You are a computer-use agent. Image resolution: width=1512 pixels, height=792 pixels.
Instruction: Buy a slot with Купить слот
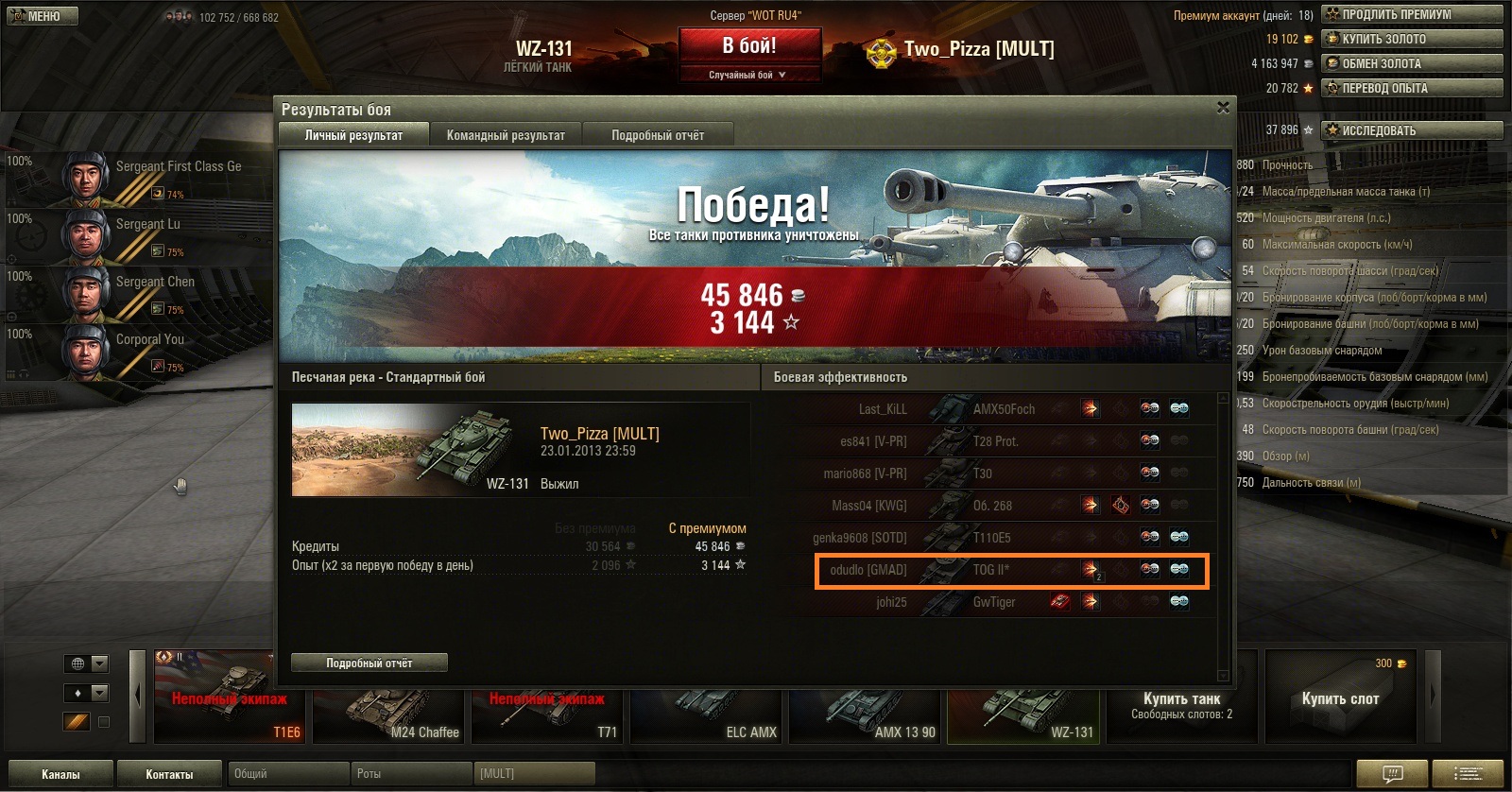pos(1340,698)
